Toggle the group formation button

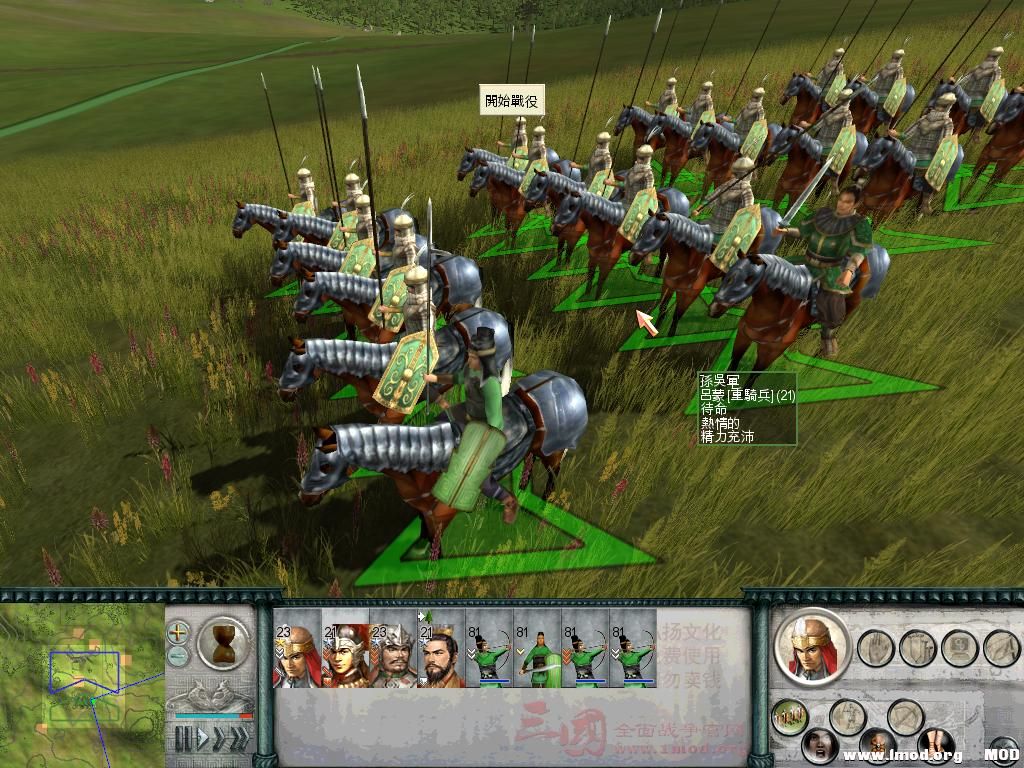click(790, 716)
